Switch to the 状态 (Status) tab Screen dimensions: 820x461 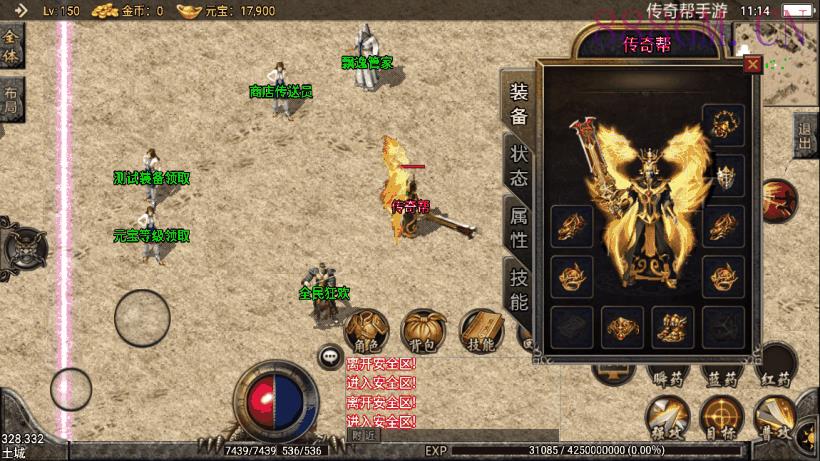(518, 167)
